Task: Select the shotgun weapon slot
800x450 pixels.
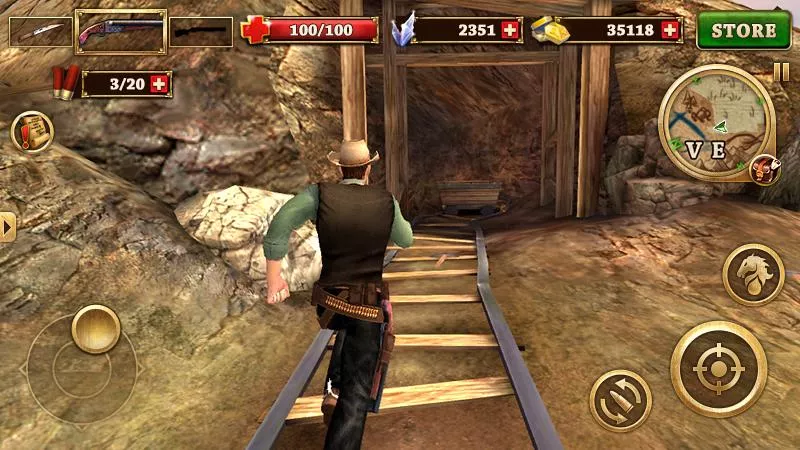Action: [x=120, y=32]
